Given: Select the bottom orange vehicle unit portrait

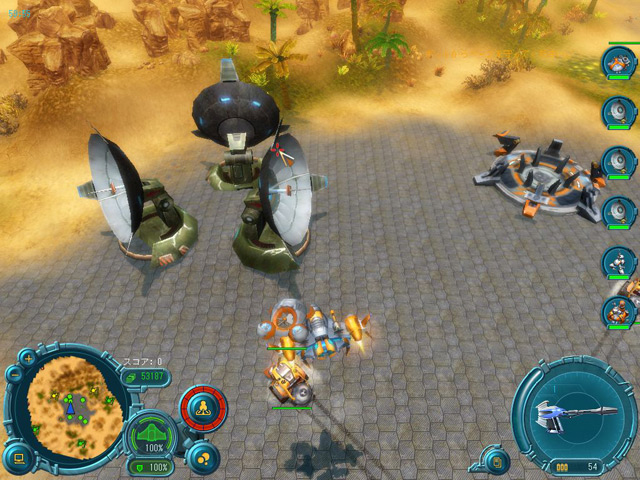Looking at the screenshot, I should coord(620,312).
